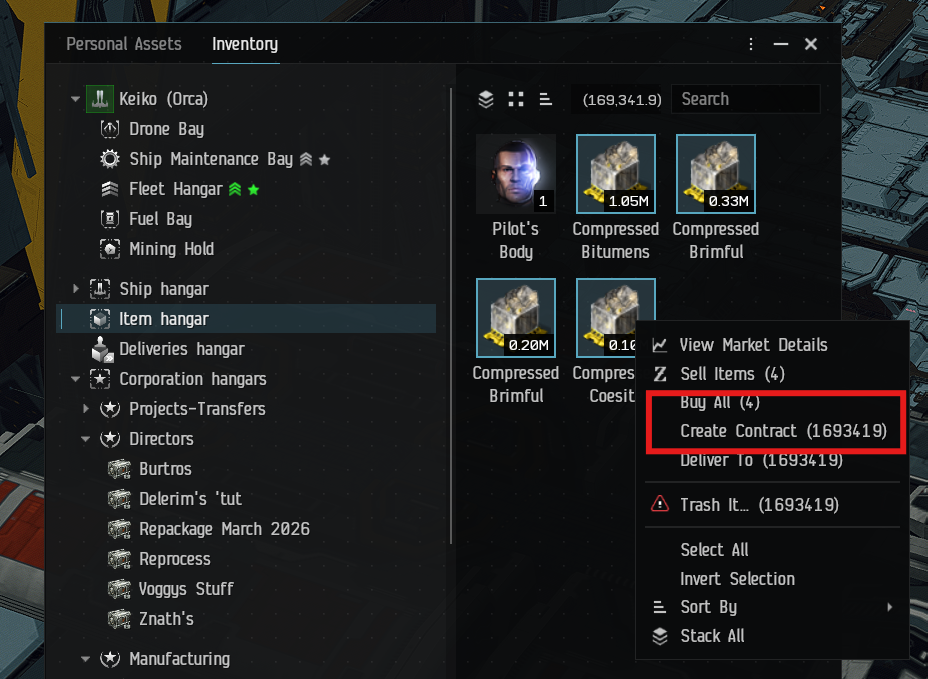Image resolution: width=928 pixels, height=679 pixels.
Task: Select Sell Items in context menu
Action: click(732, 374)
